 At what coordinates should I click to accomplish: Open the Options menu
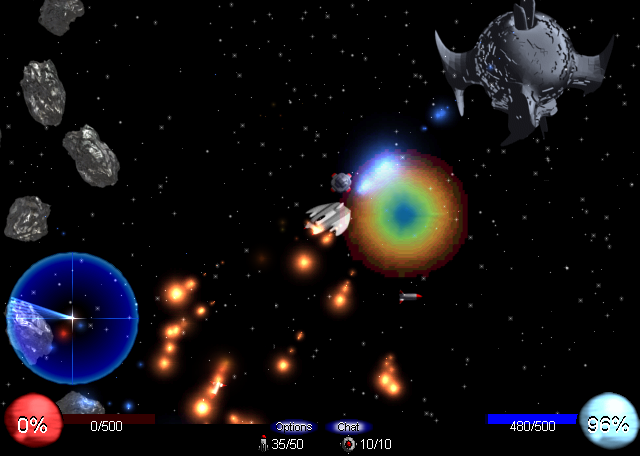[293, 427]
